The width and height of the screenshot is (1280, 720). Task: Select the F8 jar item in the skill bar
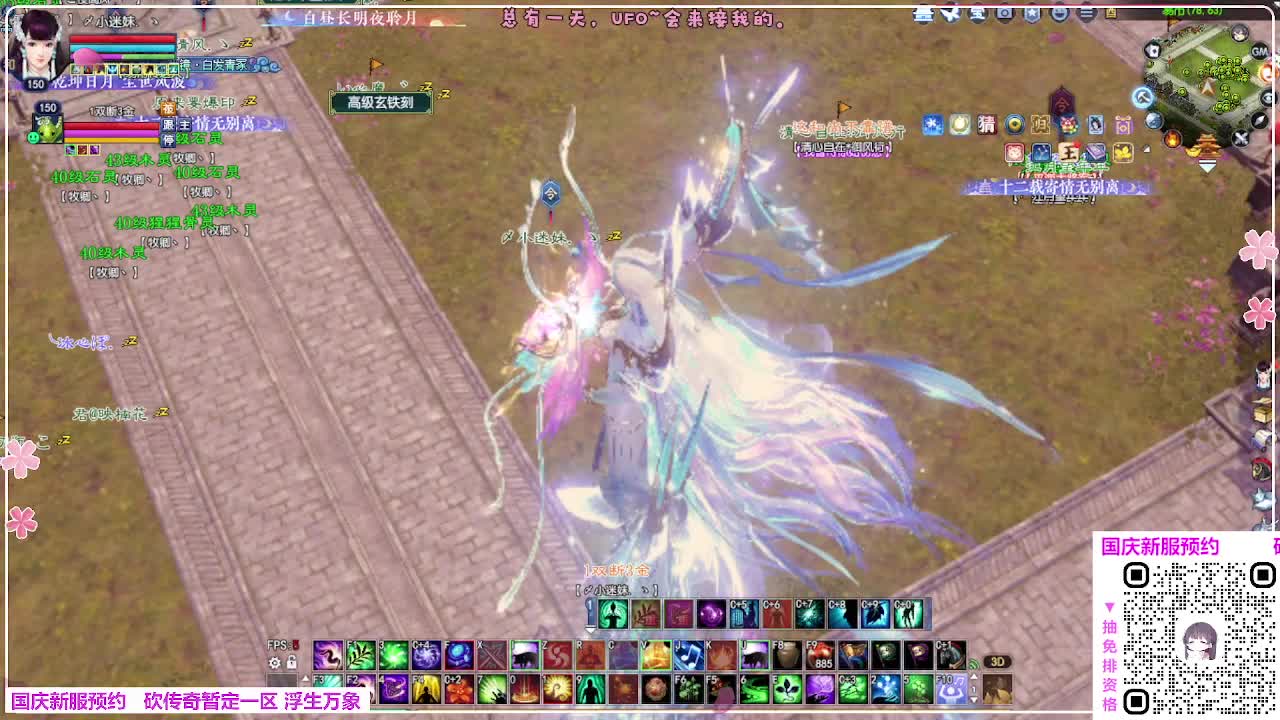(x=786, y=653)
